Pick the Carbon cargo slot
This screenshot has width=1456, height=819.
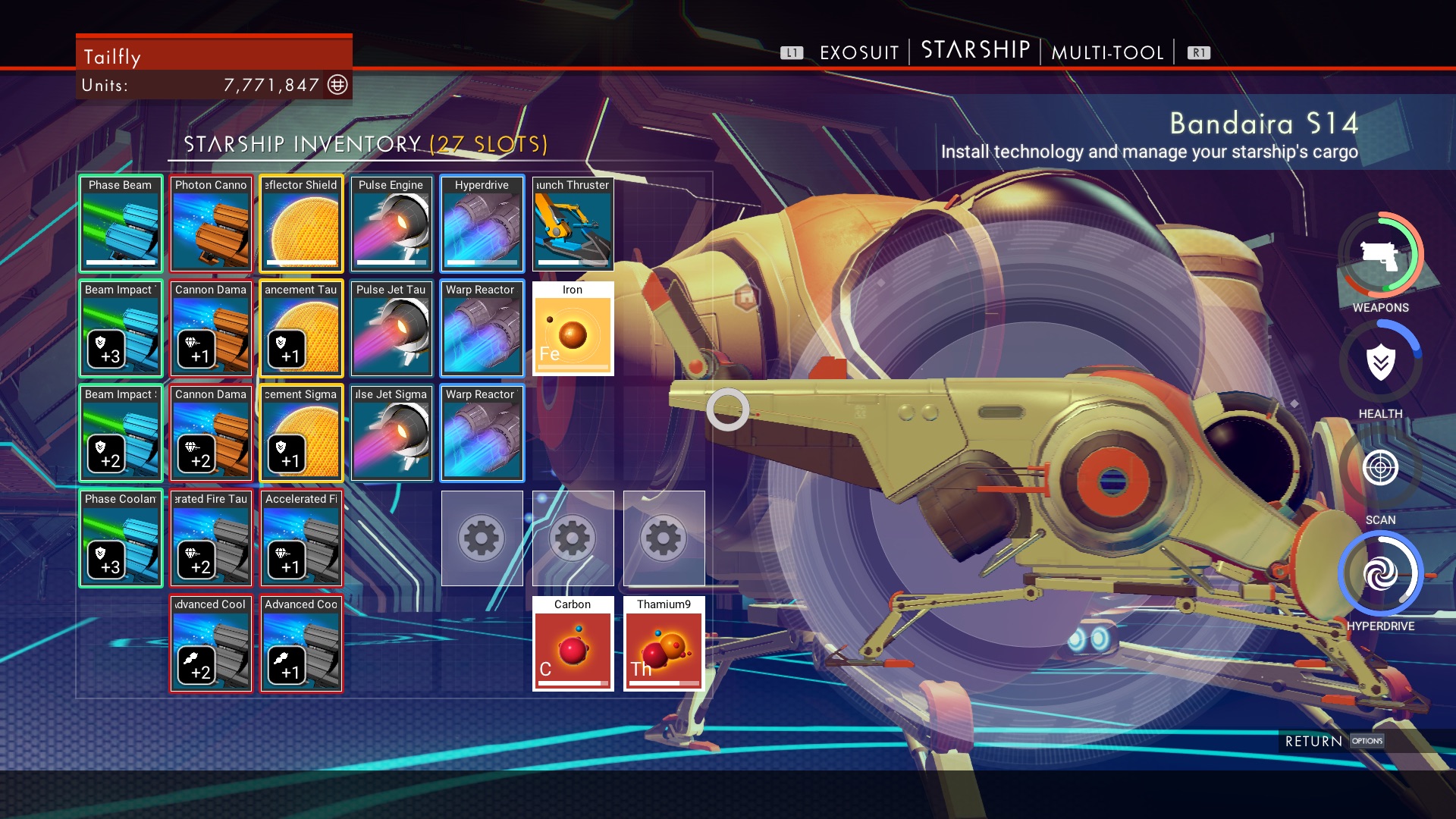pyautogui.click(x=573, y=643)
